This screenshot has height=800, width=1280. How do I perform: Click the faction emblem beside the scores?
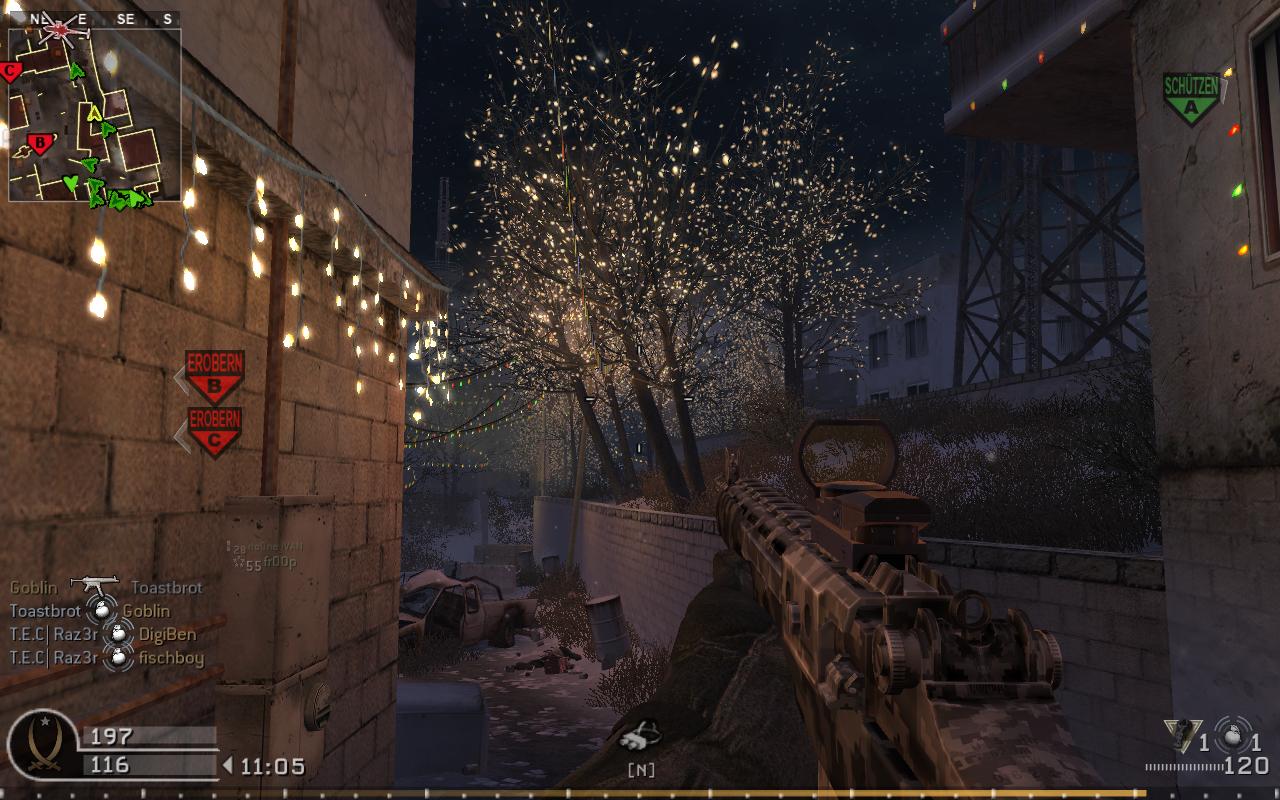tap(42, 746)
